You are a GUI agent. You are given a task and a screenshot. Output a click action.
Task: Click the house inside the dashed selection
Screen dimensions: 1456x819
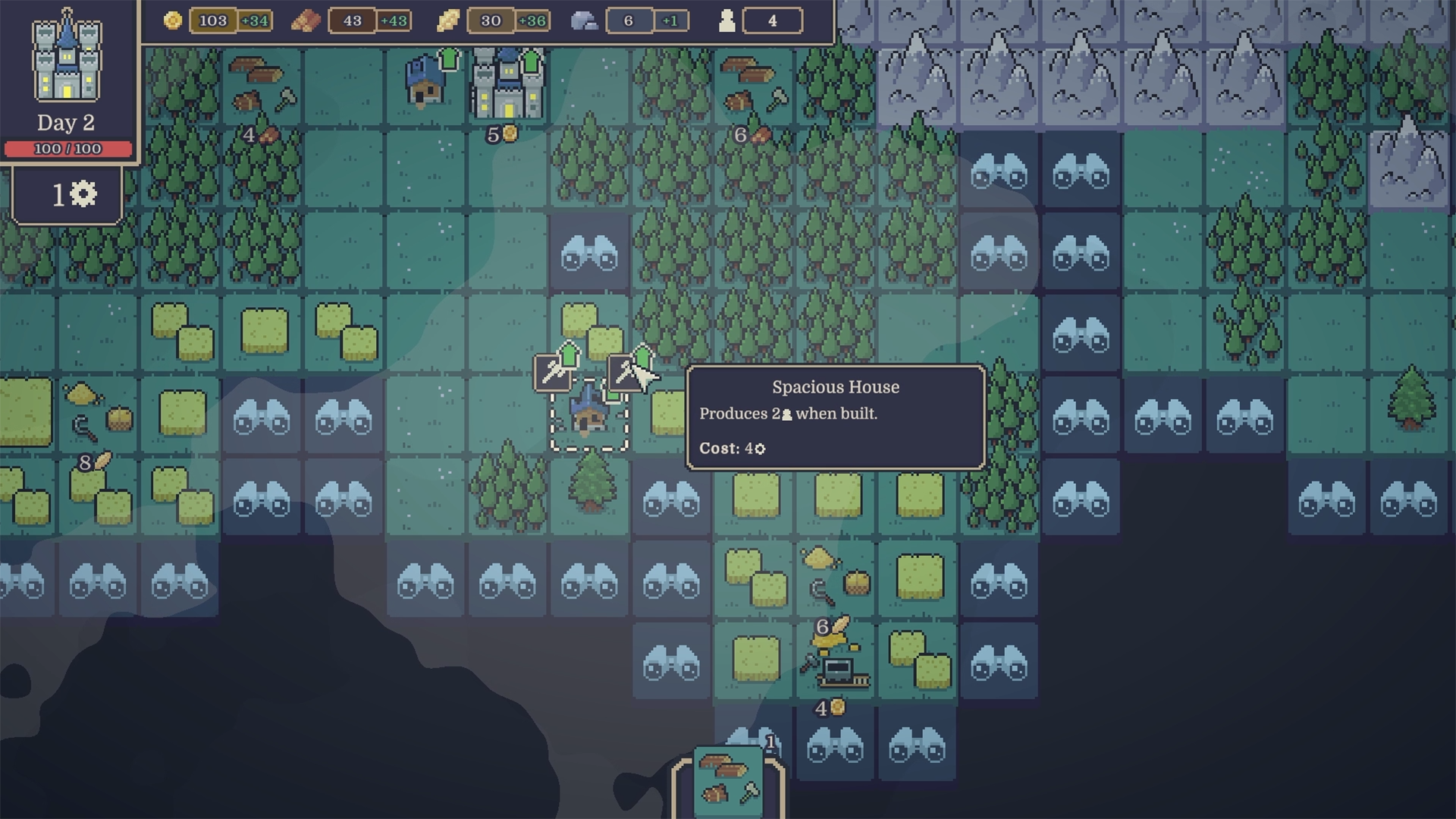[x=588, y=414]
